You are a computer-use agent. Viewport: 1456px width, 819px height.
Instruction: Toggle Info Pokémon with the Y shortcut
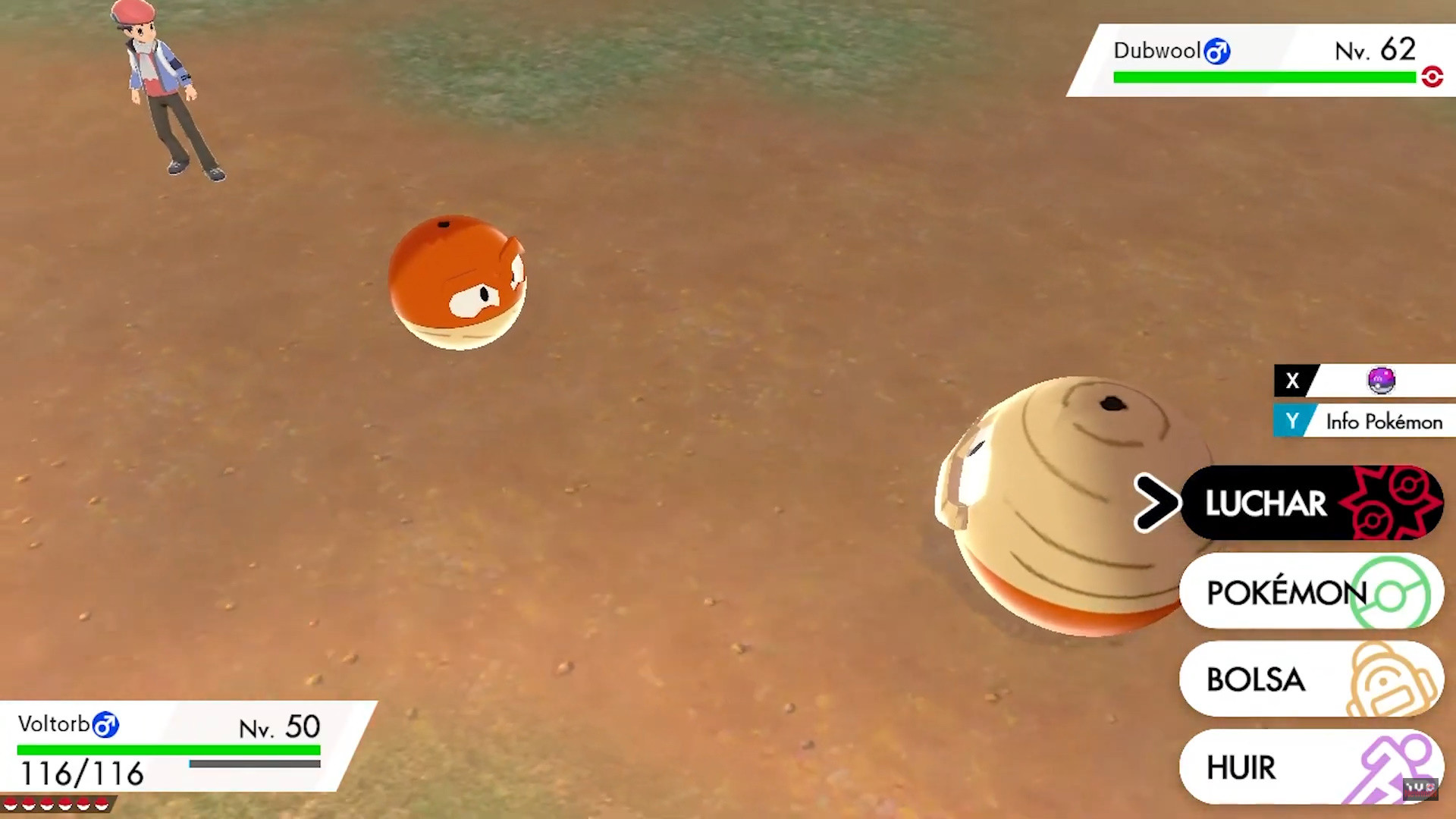[x=1293, y=421]
